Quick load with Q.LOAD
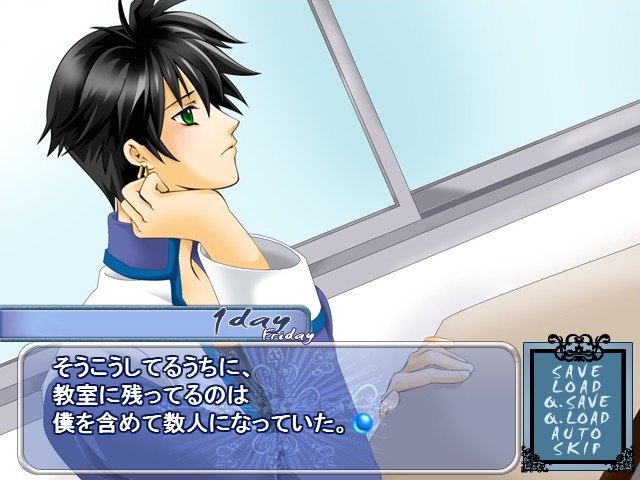This screenshot has width=640, height=480. coord(577,418)
